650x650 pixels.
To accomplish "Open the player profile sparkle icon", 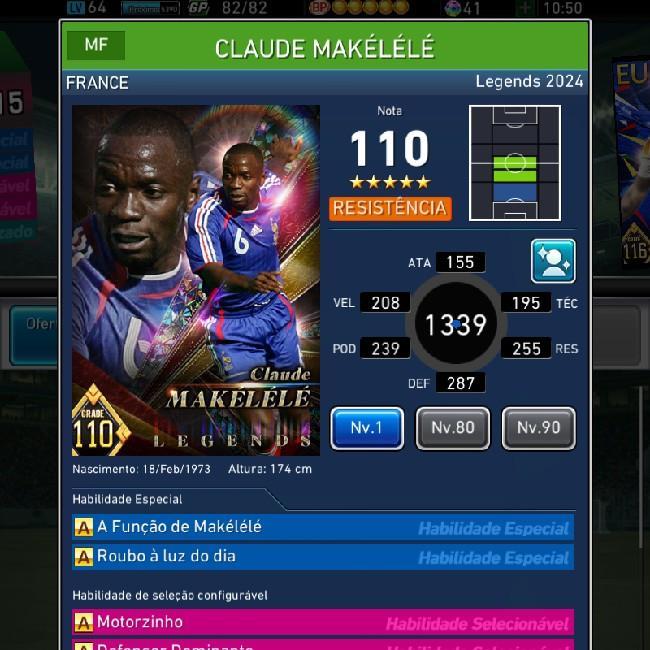I will (x=553, y=261).
